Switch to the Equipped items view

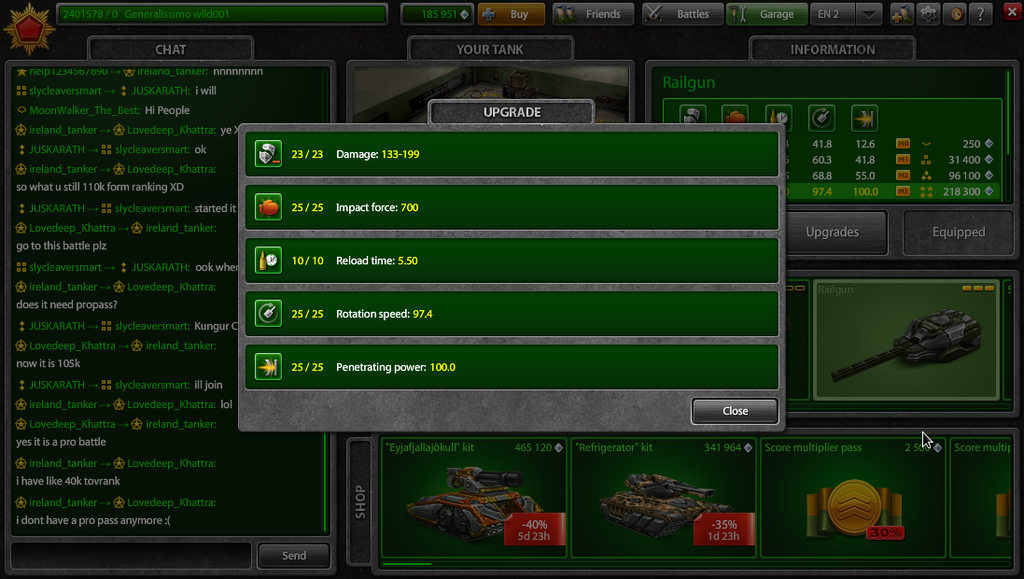[958, 232]
